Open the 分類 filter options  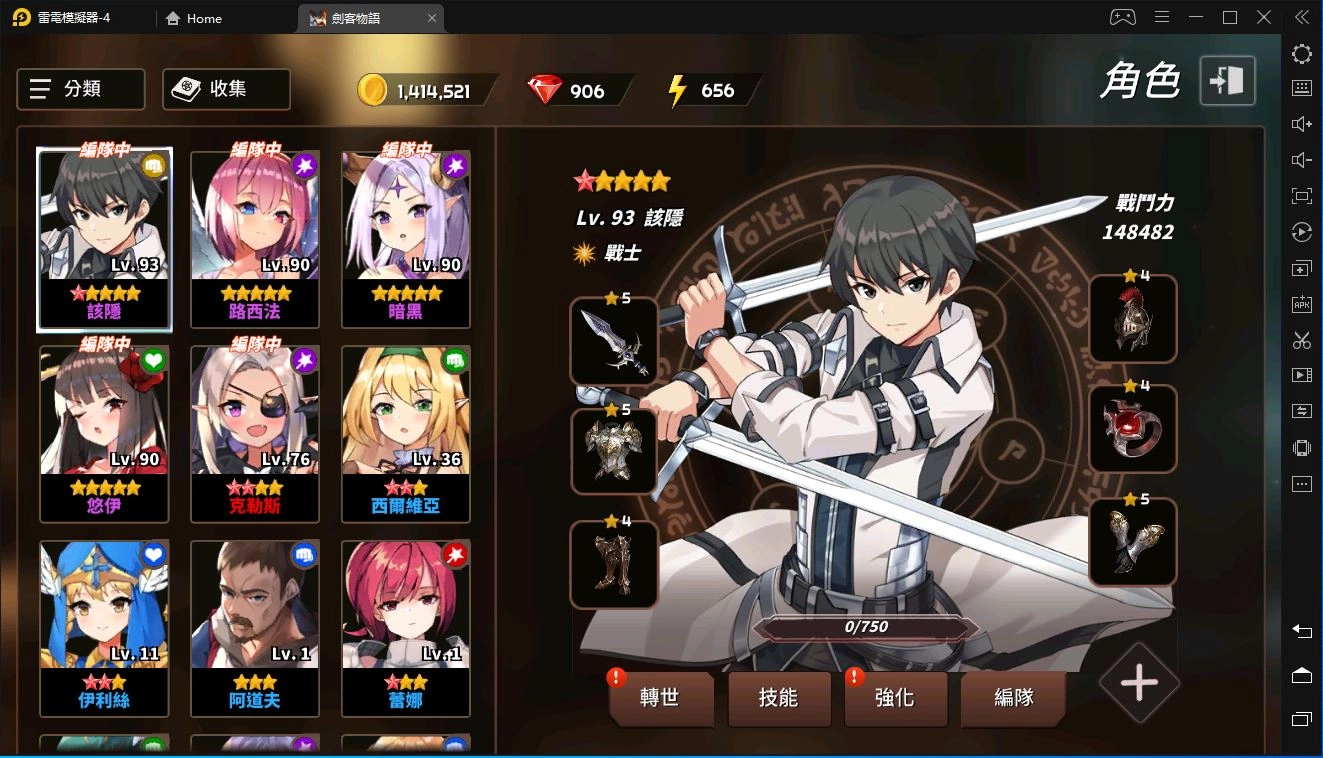click(x=80, y=89)
